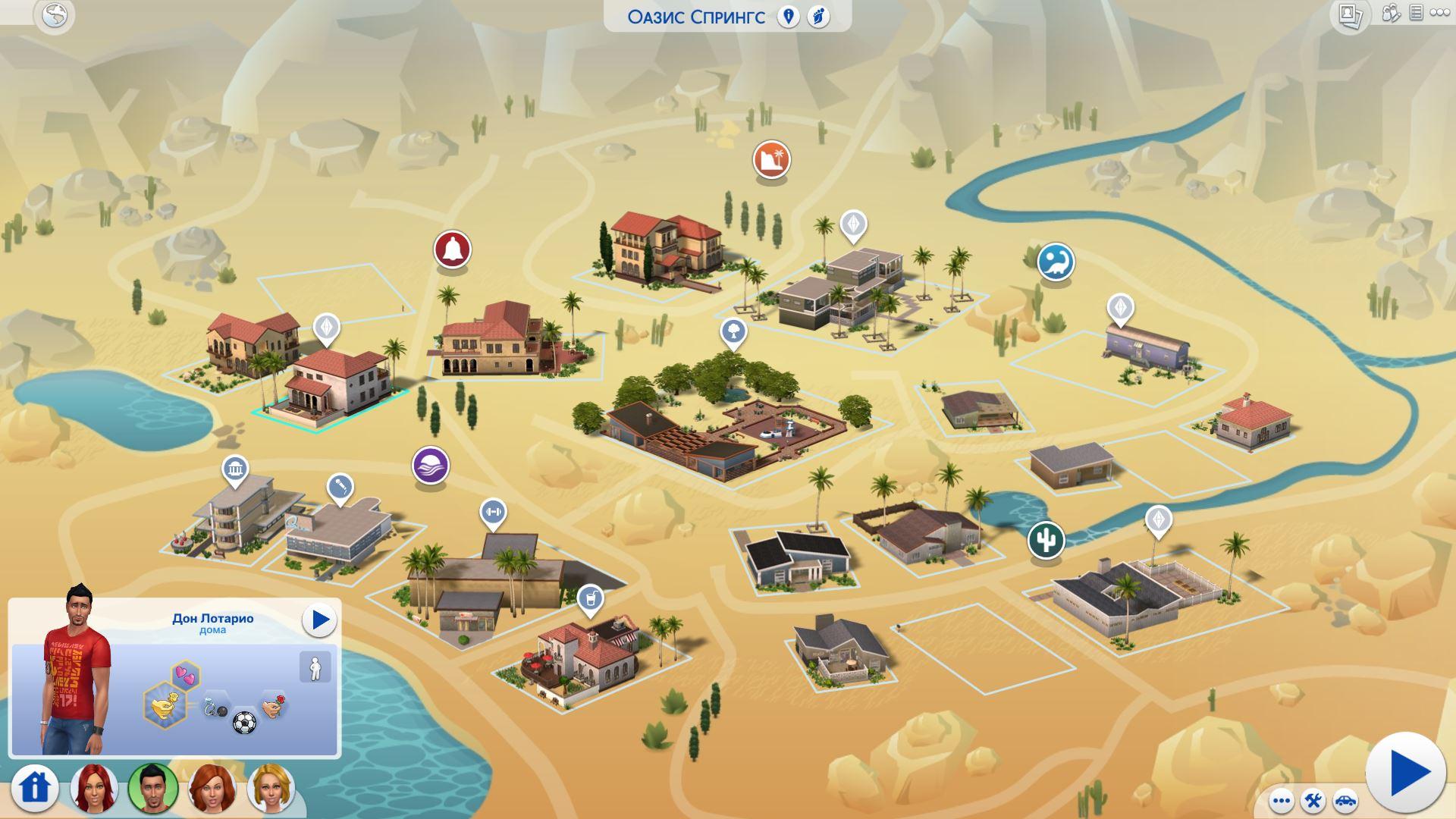Toggle the lot pin filter beside Оазис Спрингс
This screenshot has width=1456, height=819.
point(789,17)
